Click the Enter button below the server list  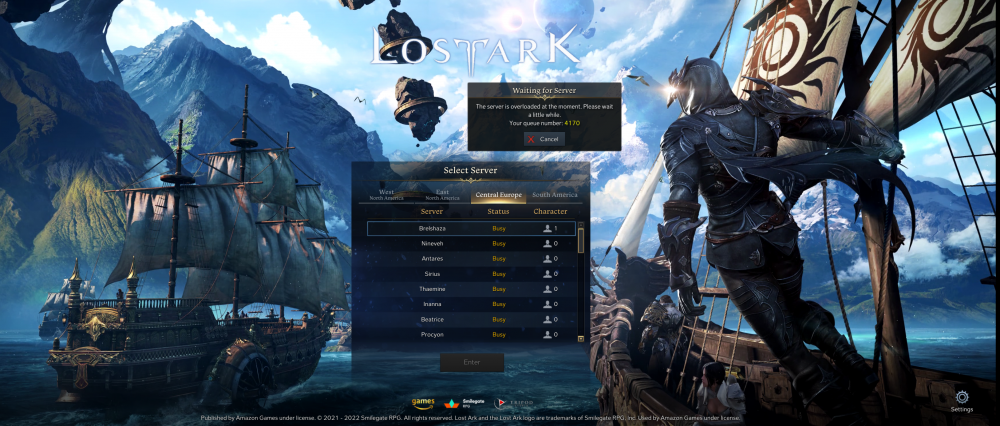pyautogui.click(x=471, y=362)
